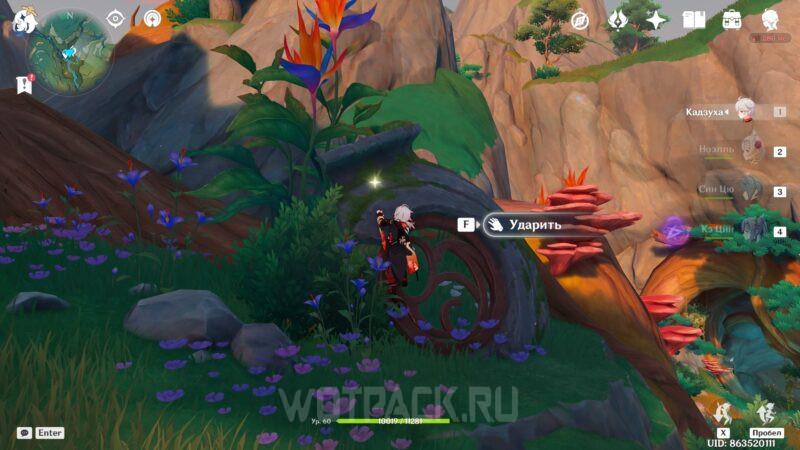Open the chat speech bubble icon
This screenshot has height=450, width=800.
pyautogui.click(x=23, y=433)
